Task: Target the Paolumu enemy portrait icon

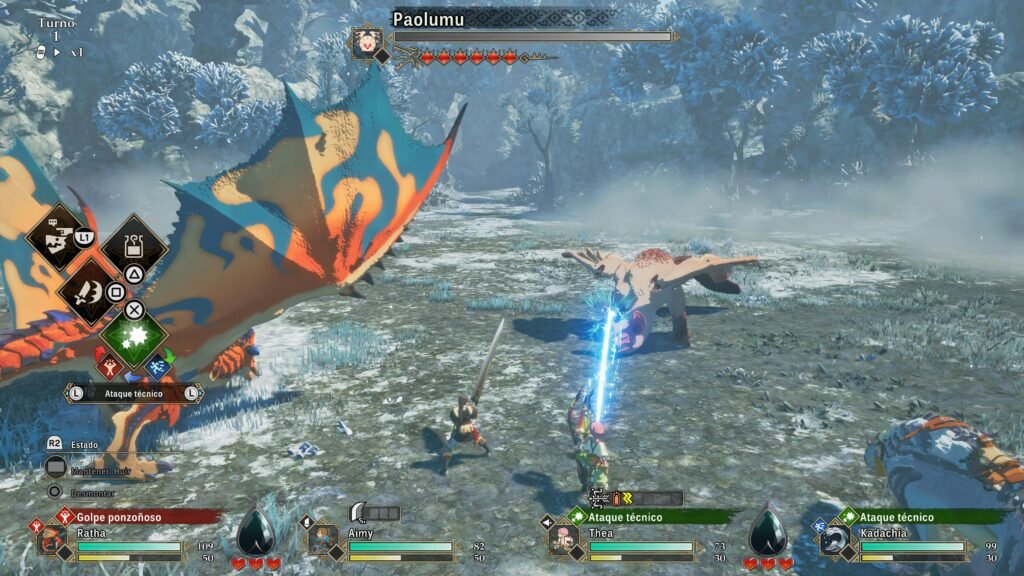Action: (367, 42)
